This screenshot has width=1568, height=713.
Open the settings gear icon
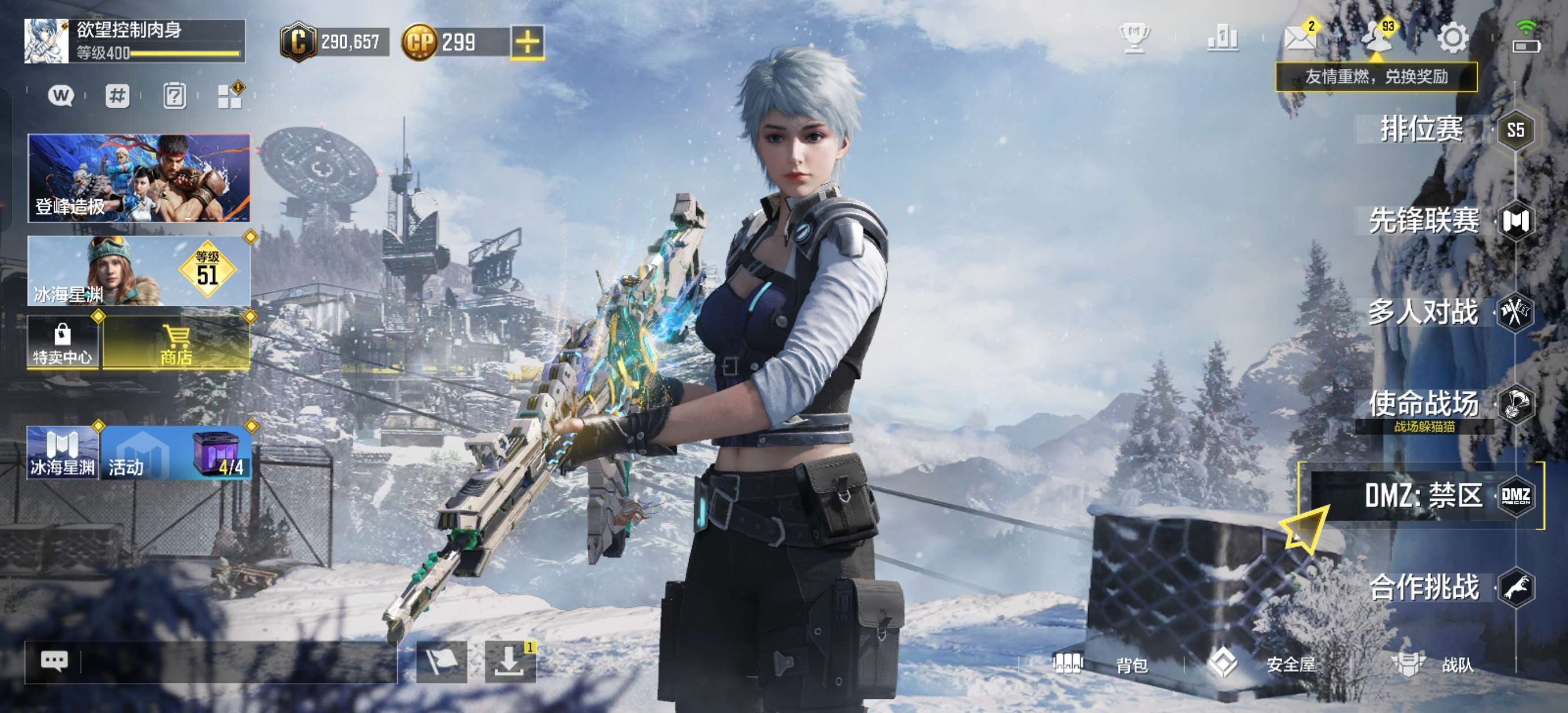point(1452,38)
